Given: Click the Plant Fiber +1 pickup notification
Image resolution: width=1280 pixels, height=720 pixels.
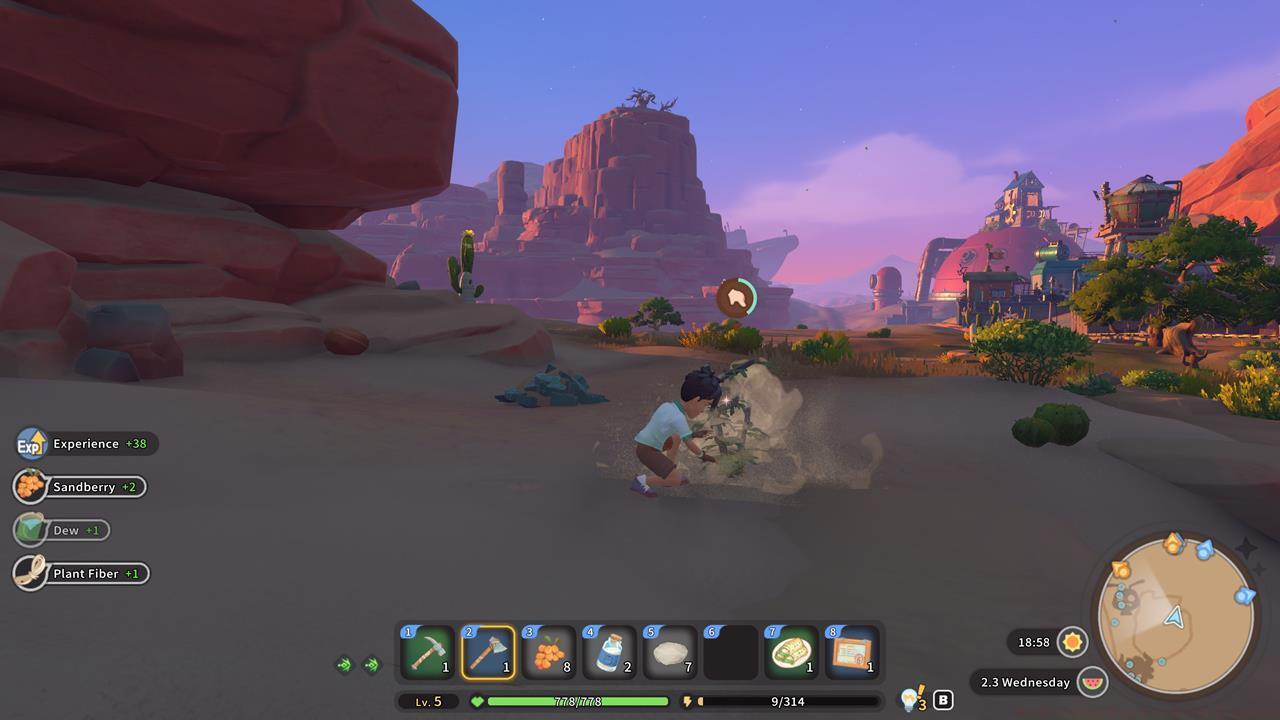Looking at the screenshot, I should point(80,573).
